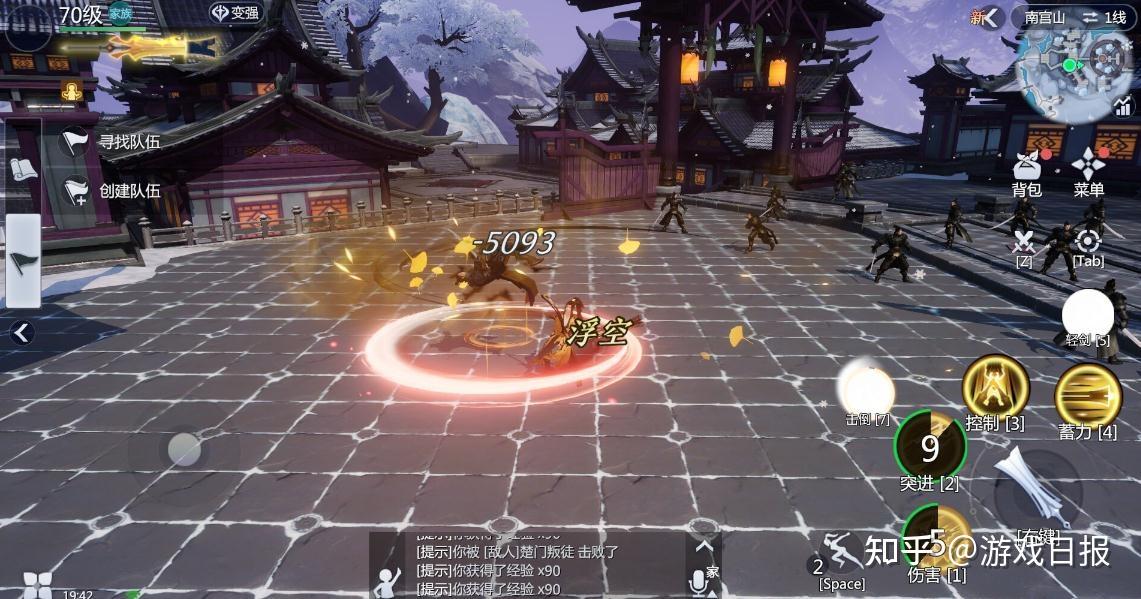Open the 背包 backpack

pyautogui.click(x=1026, y=170)
